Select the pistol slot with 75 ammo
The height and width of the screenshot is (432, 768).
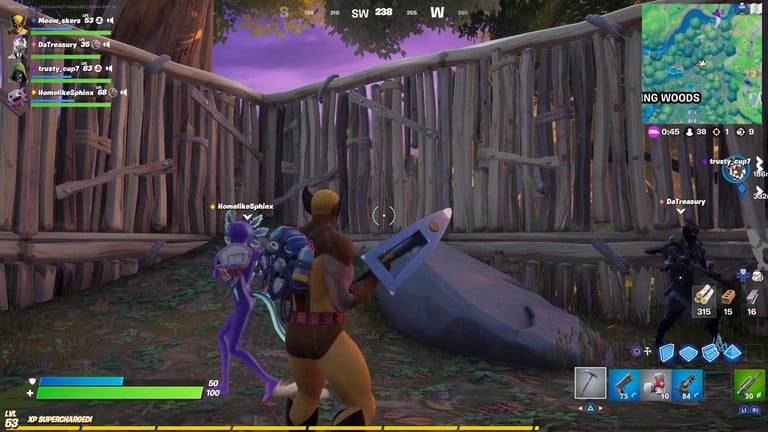622,384
